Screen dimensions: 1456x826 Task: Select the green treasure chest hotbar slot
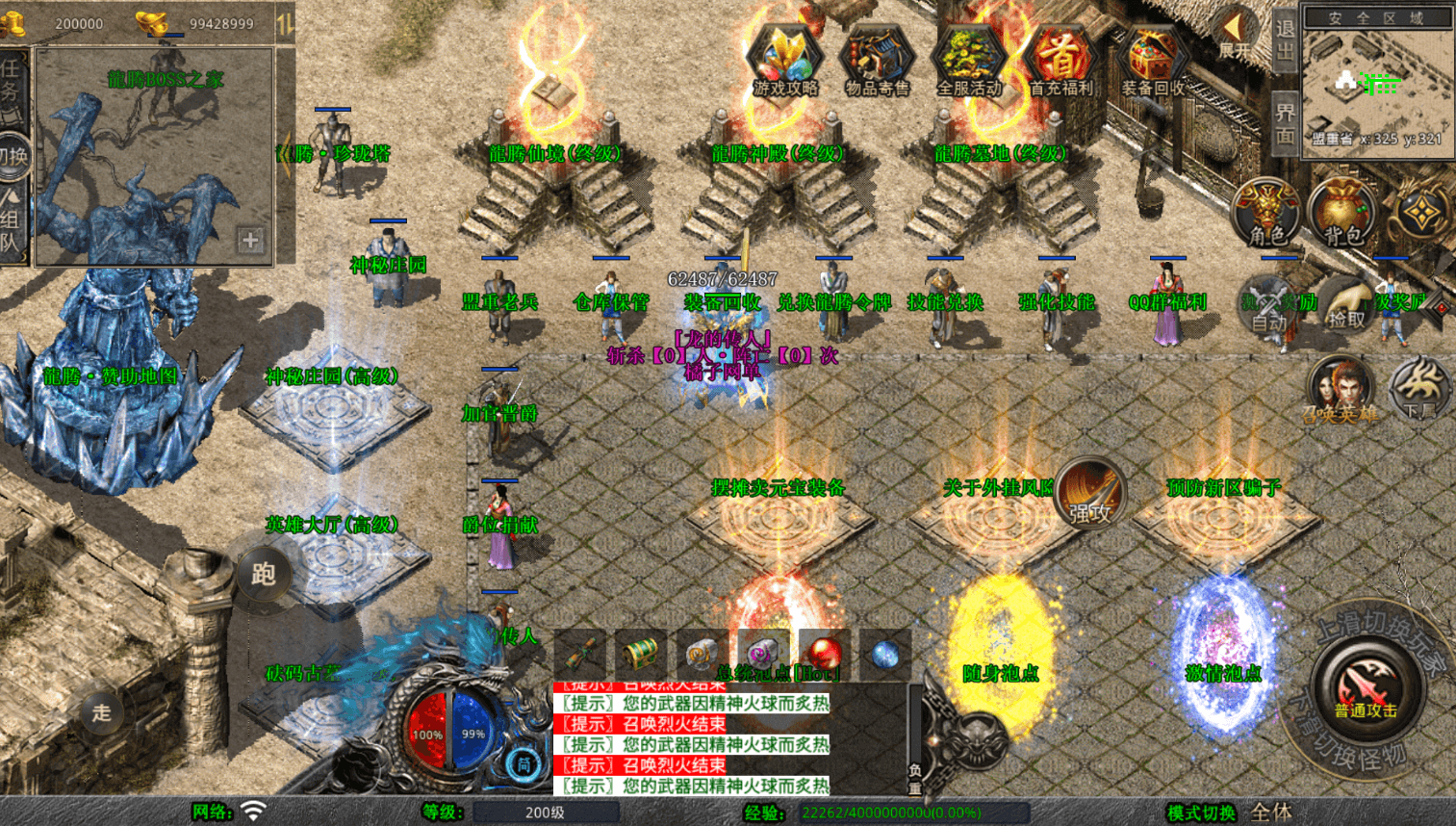pos(641,655)
